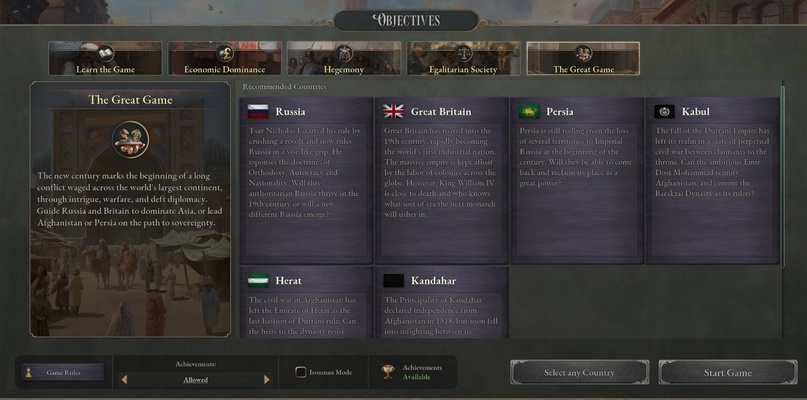Start the game

click(727, 372)
